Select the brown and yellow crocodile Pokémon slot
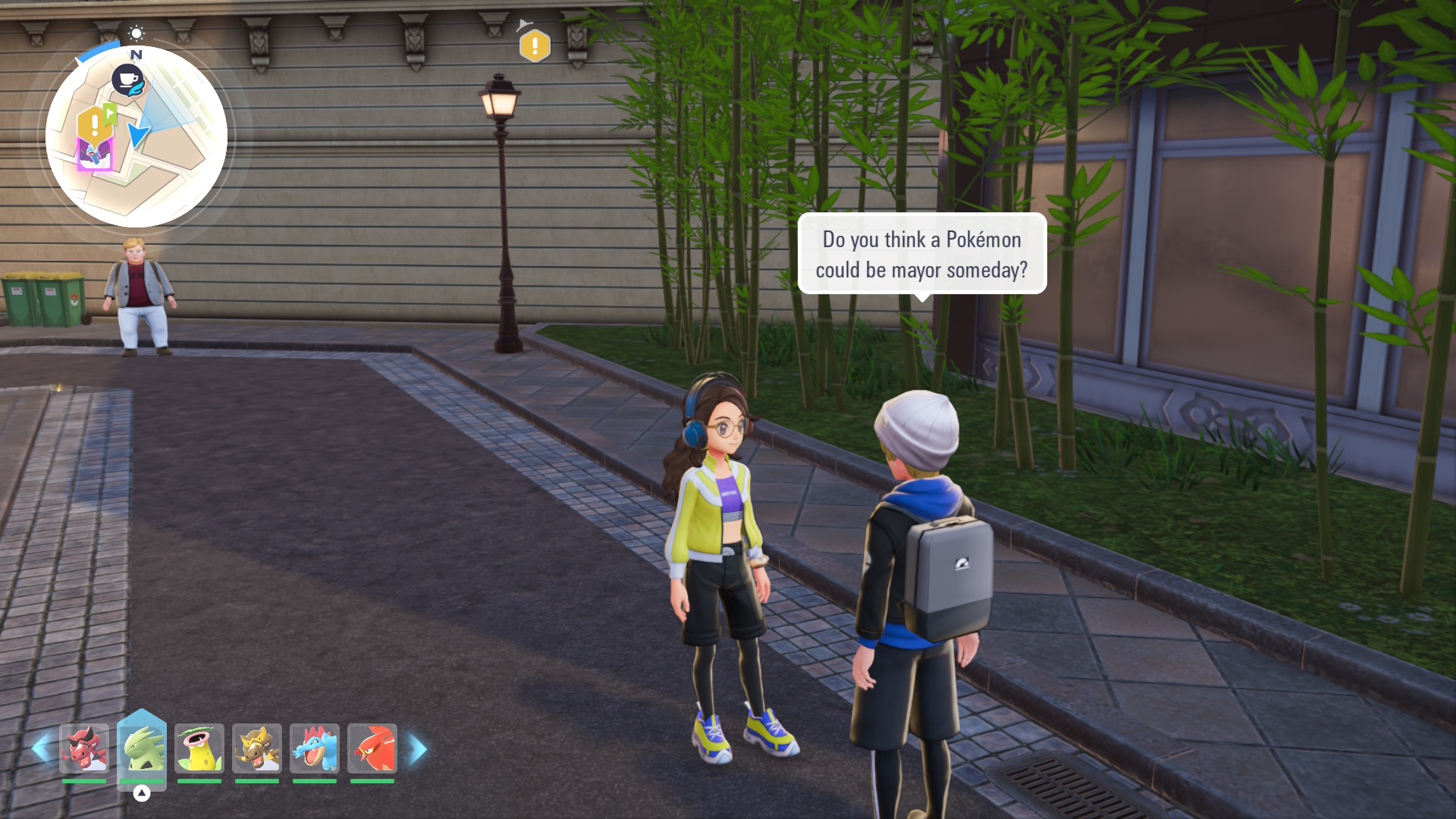The height and width of the screenshot is (819, 1456). click(x=257, y=749)
